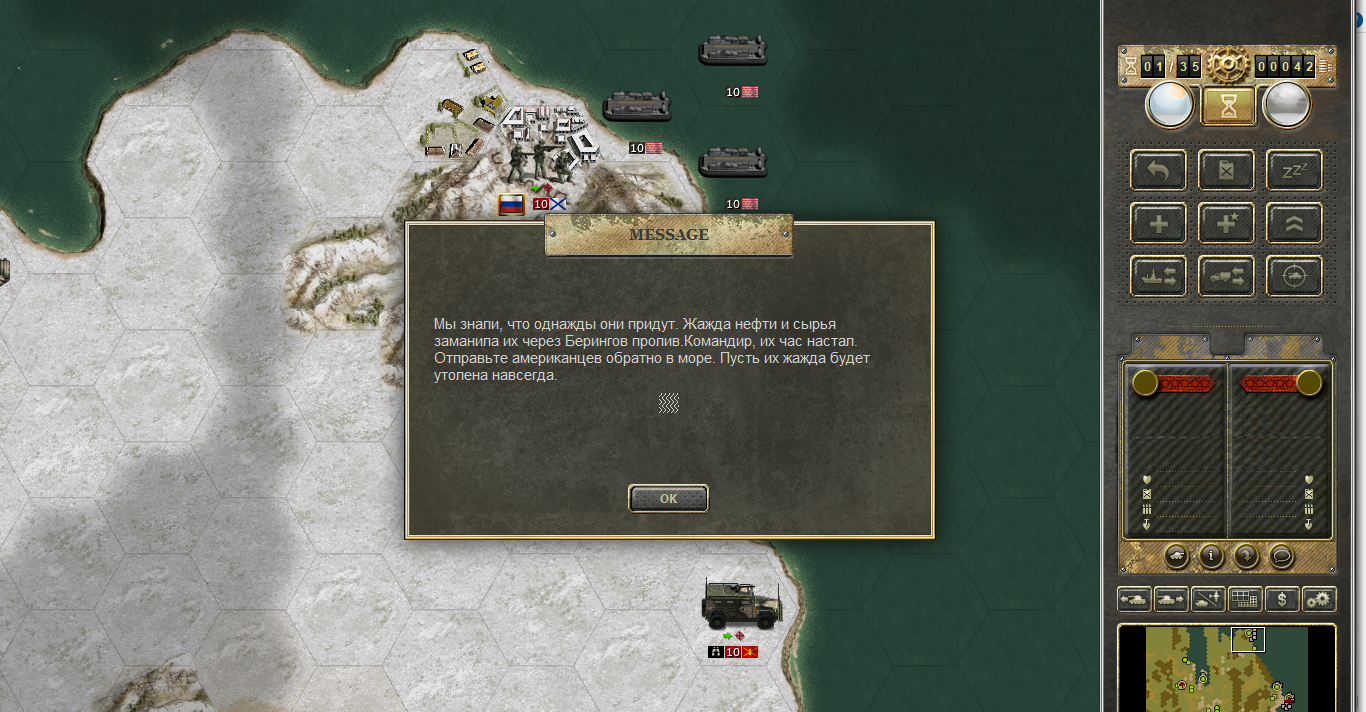This screenshot has width=1366, height=712.
Task: Click the fuel canister resupply button
Action: coord(1226,170)
